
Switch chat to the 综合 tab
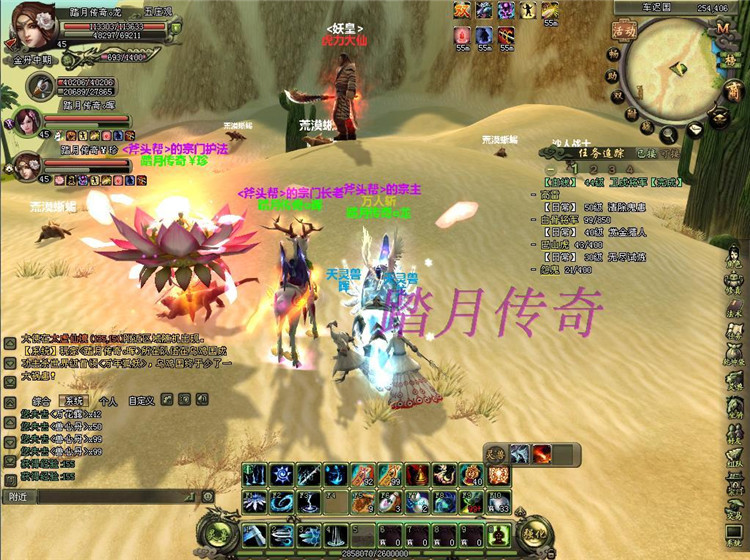click(44, 399)
